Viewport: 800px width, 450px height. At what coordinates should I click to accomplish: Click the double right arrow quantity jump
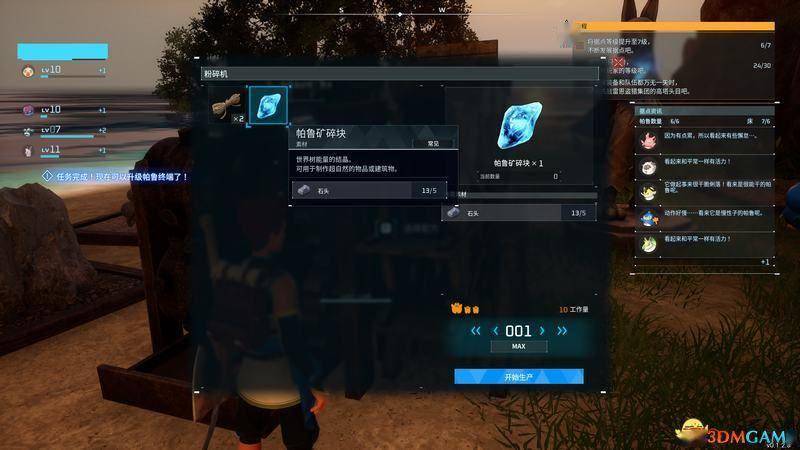(562, 331)
